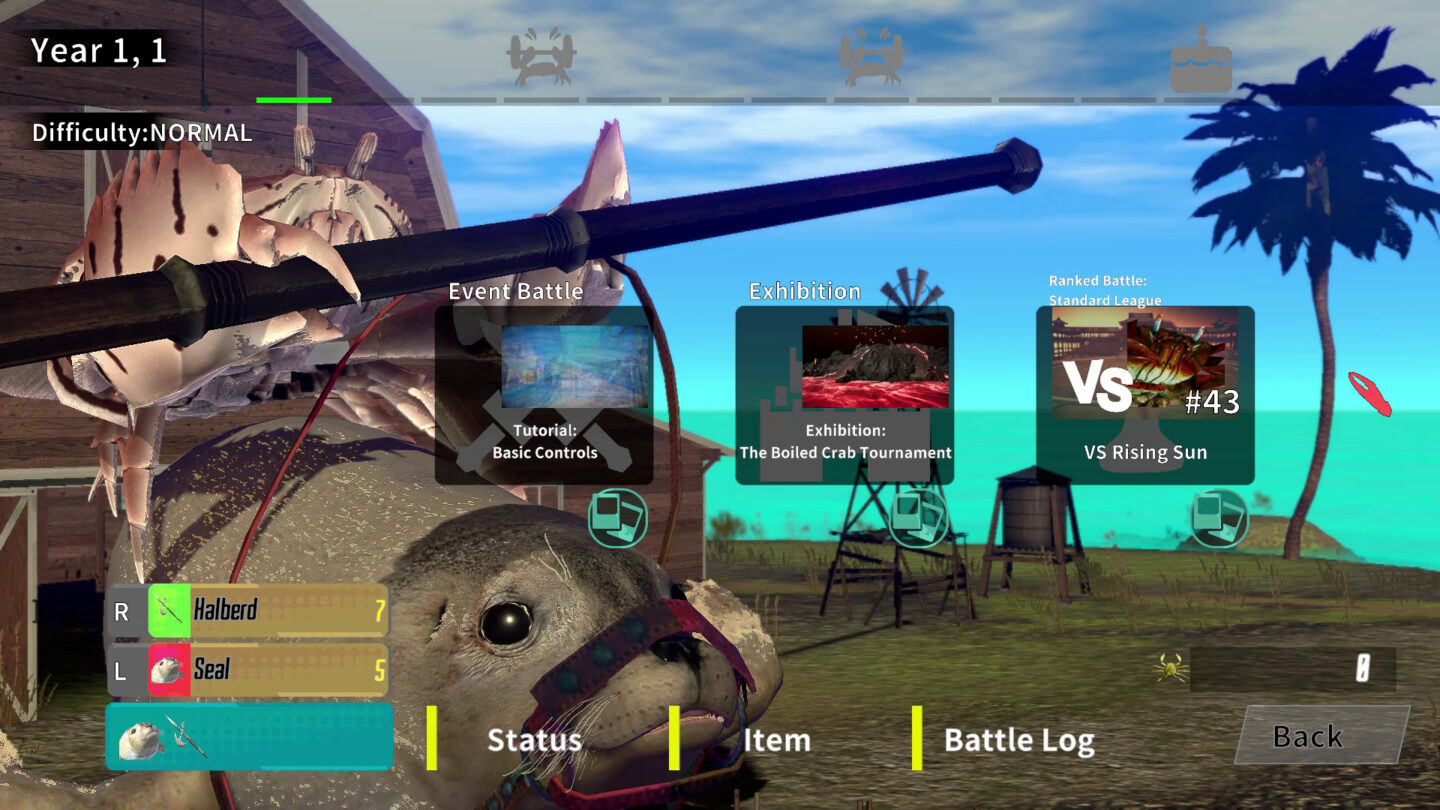Click the green Year 1 progress segment
This screenshot has width=1440, height=810.
click(294, 99)
